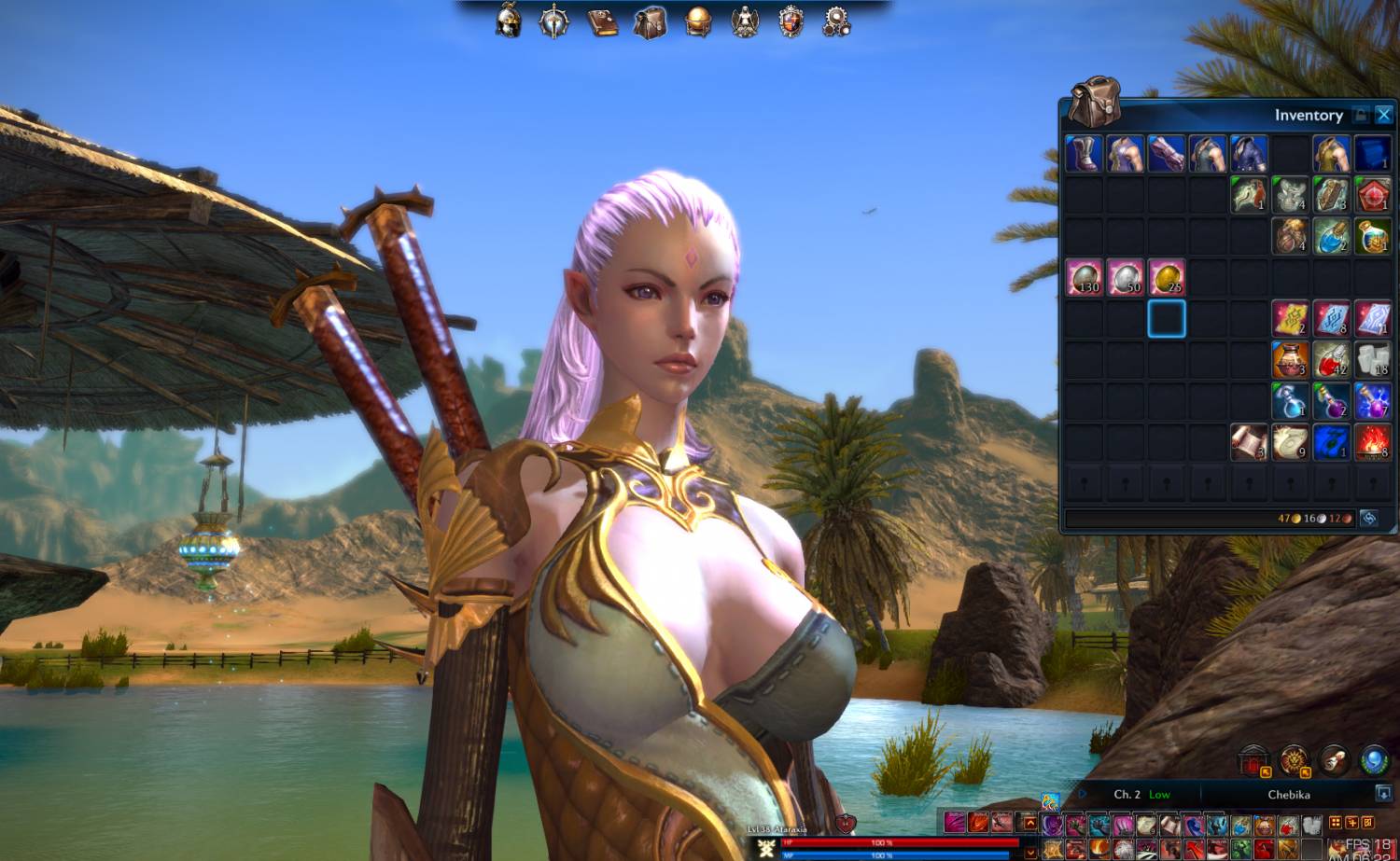Open the gears system settings icon
Viewport: 1400px width, 861px height.
click(x=836, y=21)
